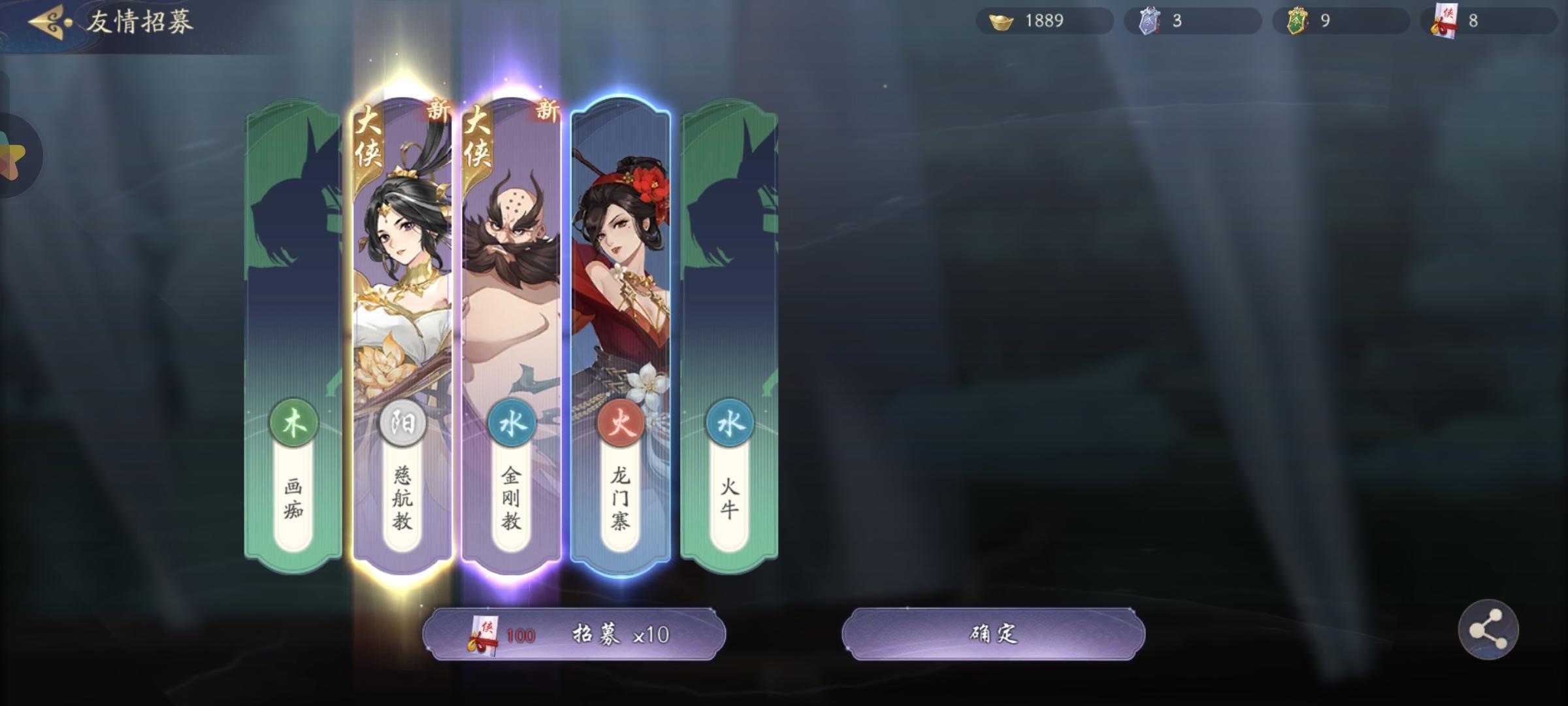Open the green emblem currency showing 9
Viewport: 1568px width, 706px height.
[x=1339, y=21]
